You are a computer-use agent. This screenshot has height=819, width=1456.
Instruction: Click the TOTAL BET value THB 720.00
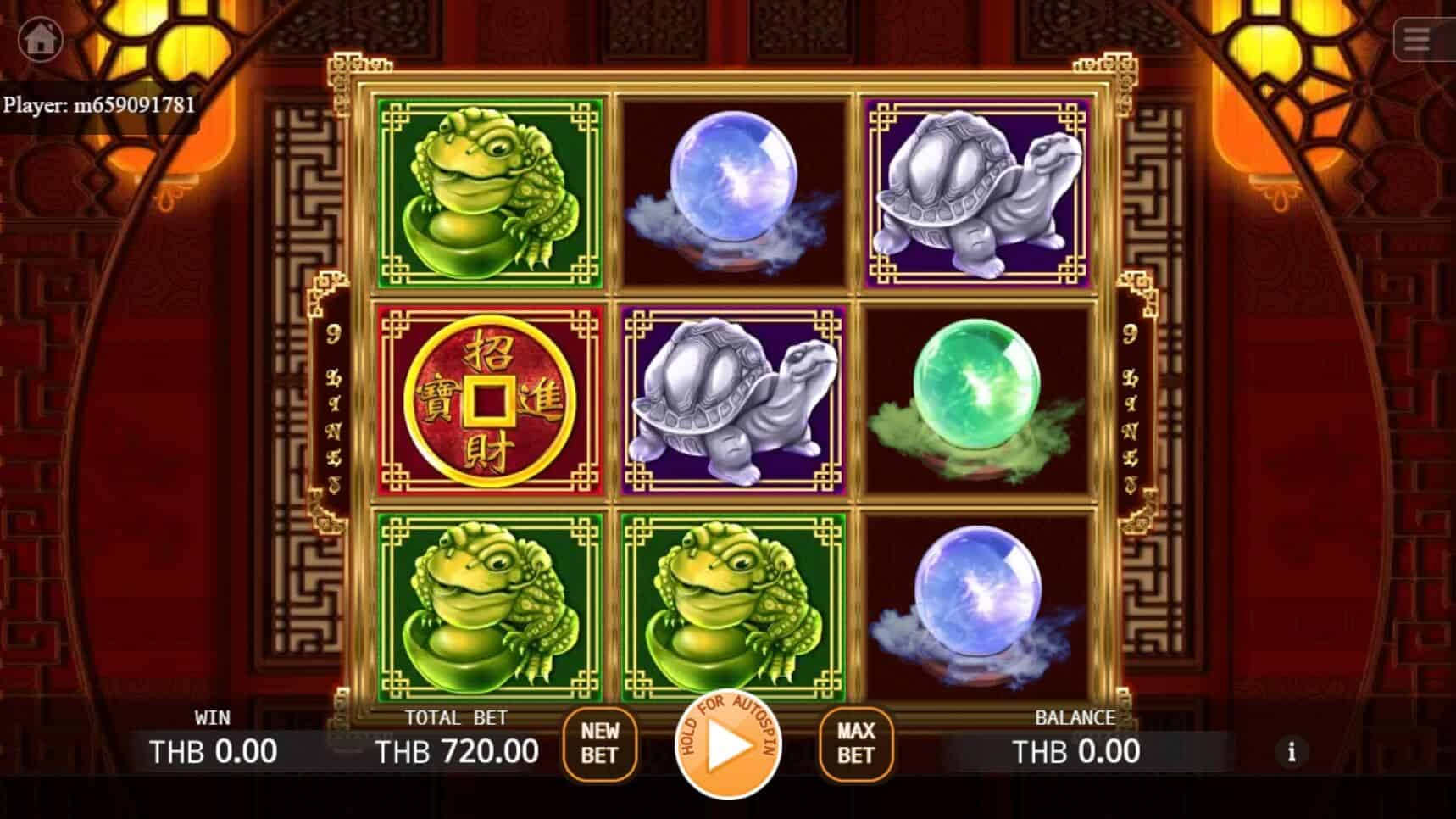coord(458,751)
